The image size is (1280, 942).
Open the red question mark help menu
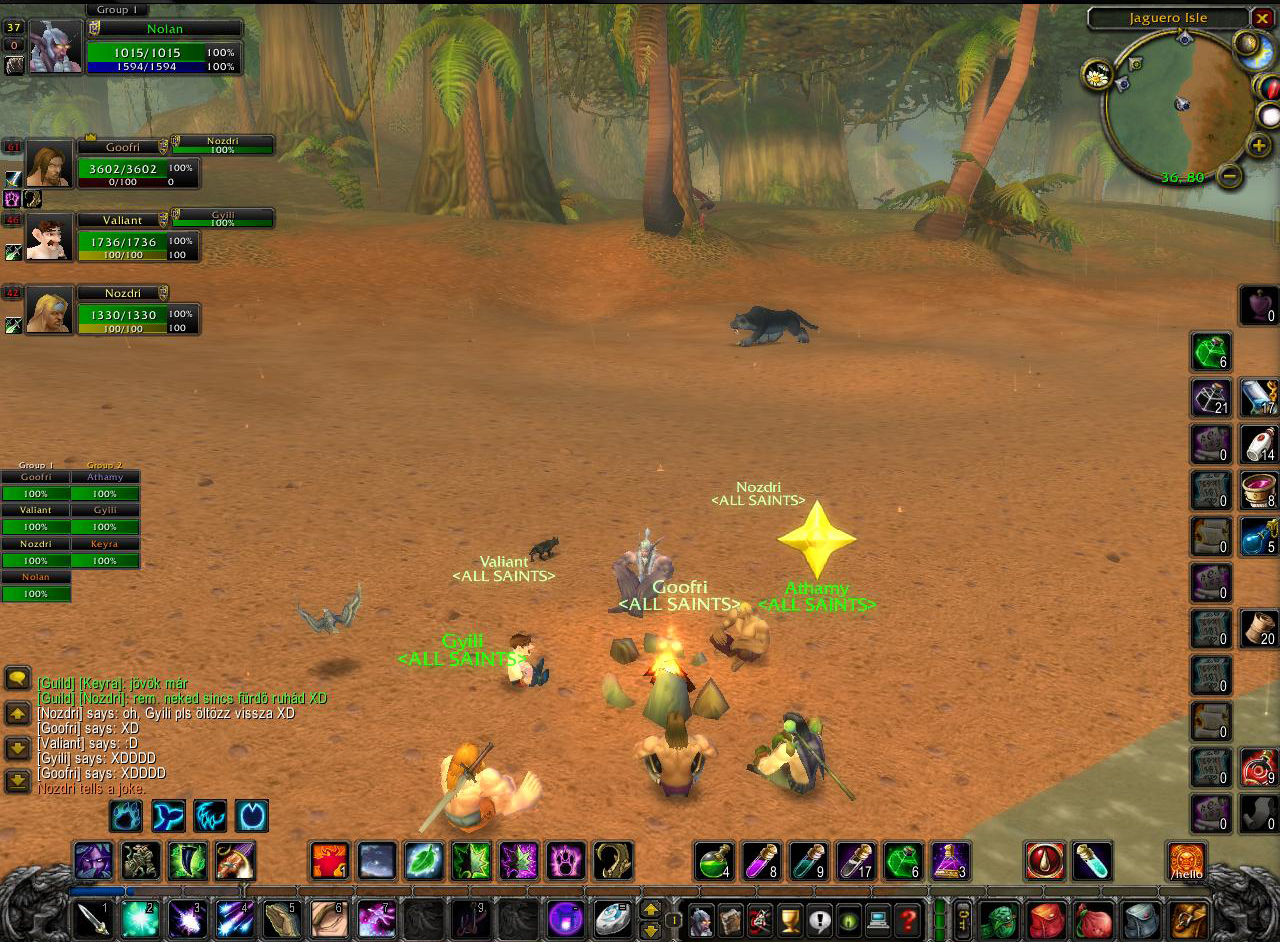tap(908, 919)
